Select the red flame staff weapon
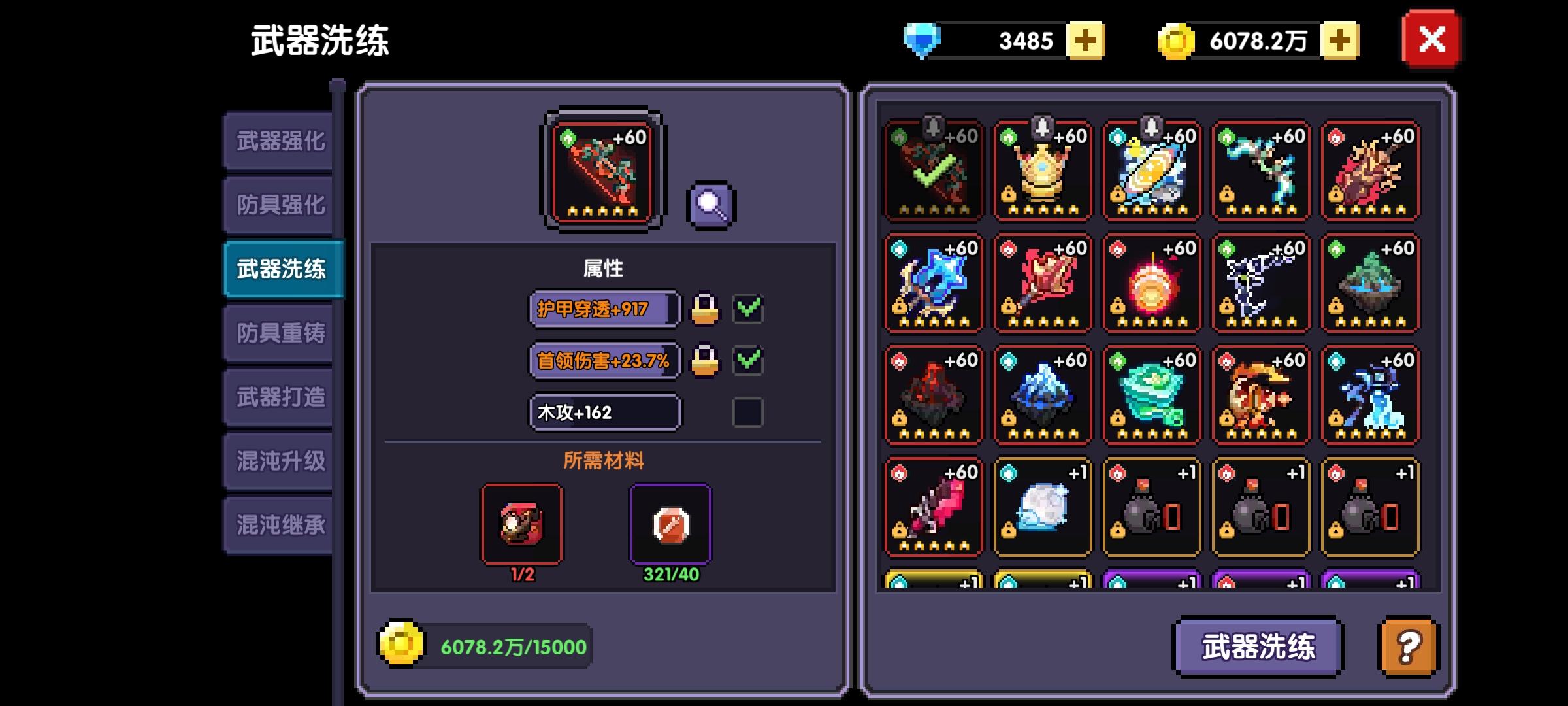Screen dimensions: 1568x706 [x=1041, y=282]
